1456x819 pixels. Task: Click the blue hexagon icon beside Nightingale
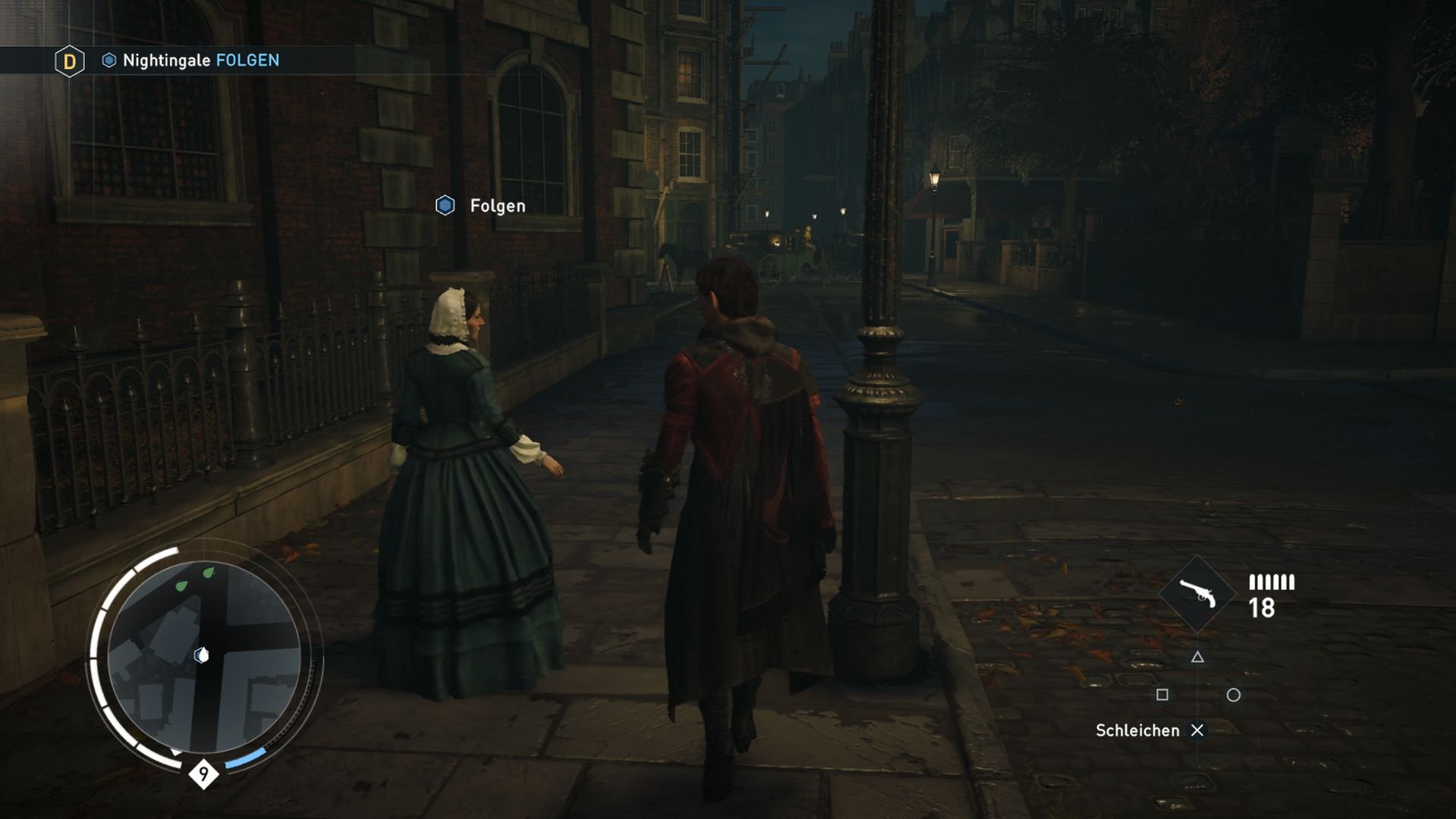pyautogui.click(x=108, y=60)
